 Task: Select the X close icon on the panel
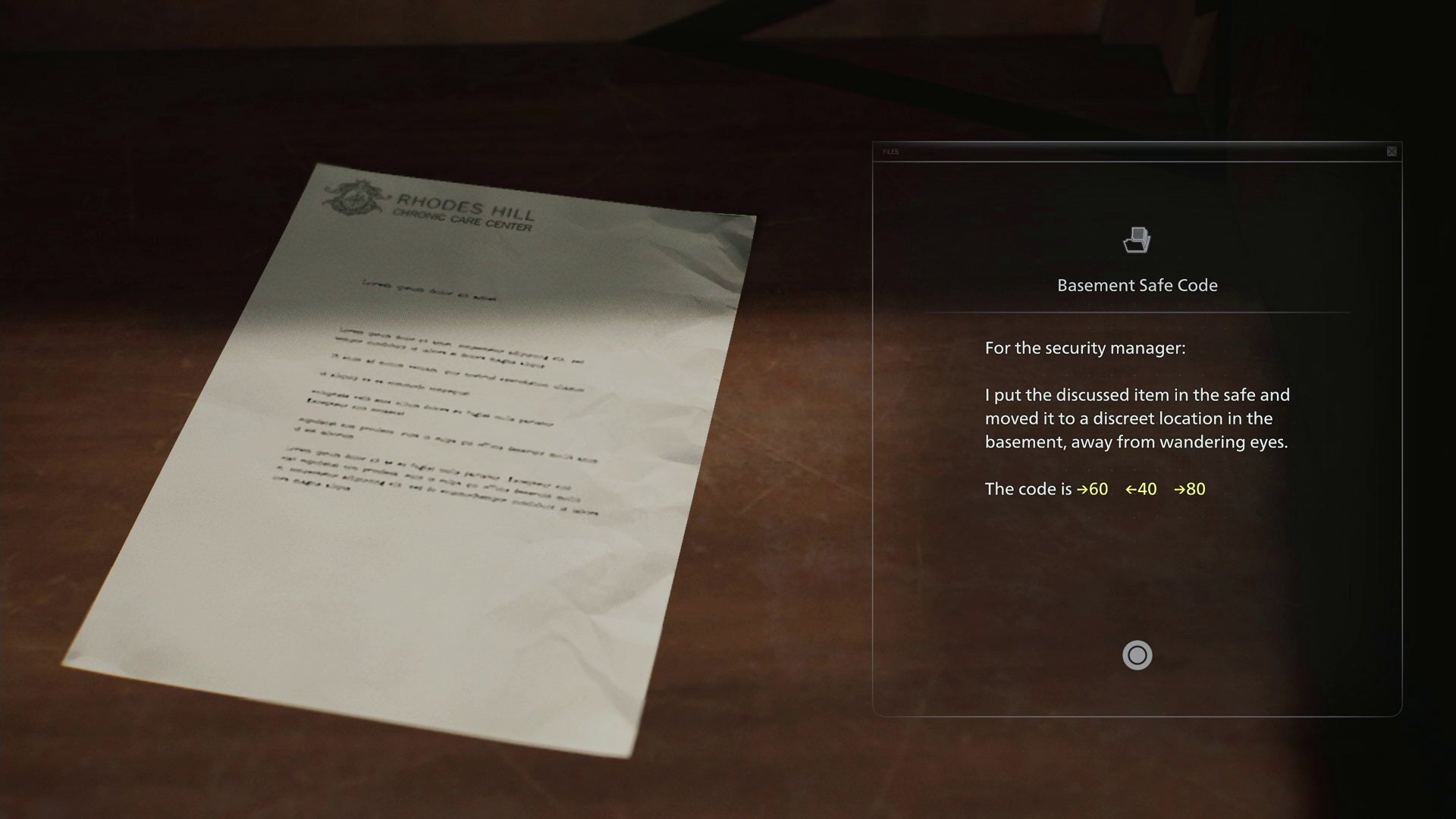pyautogui.click(x=1392, y=152)
